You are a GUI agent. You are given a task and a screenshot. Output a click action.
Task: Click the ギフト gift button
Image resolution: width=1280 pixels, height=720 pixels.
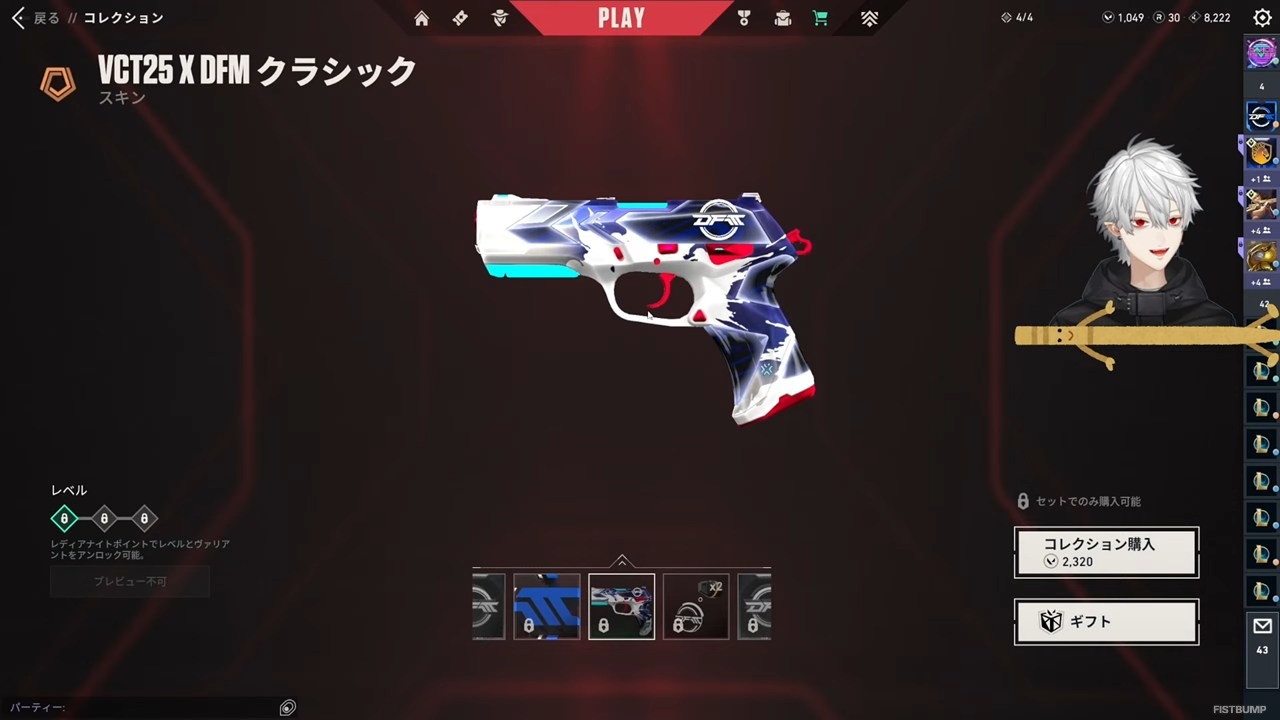click(1106, 622)
